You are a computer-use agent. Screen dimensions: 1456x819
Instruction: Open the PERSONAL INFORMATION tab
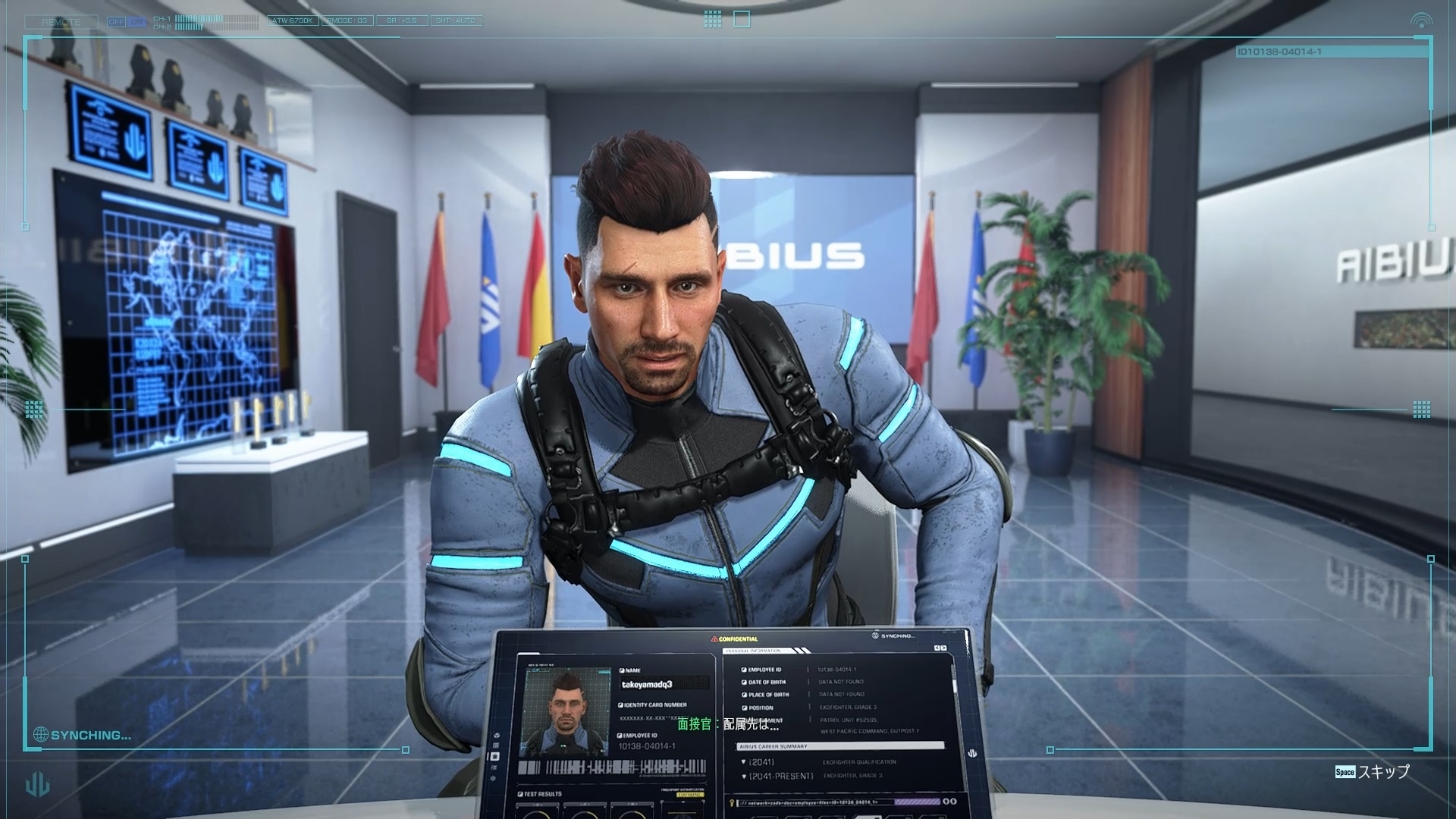point(752,650)
